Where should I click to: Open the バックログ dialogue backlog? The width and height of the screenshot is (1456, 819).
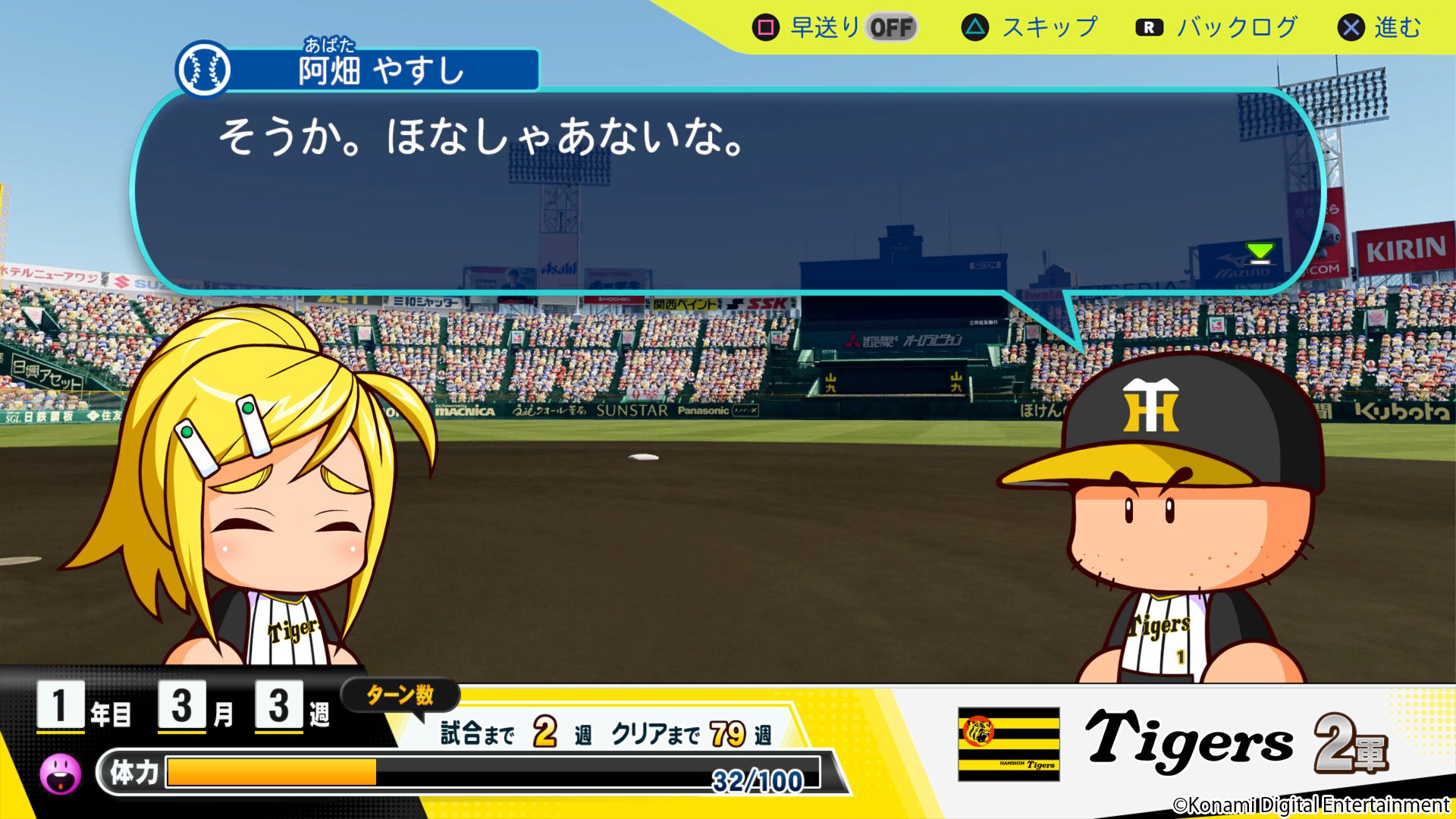pos(1216,28)
